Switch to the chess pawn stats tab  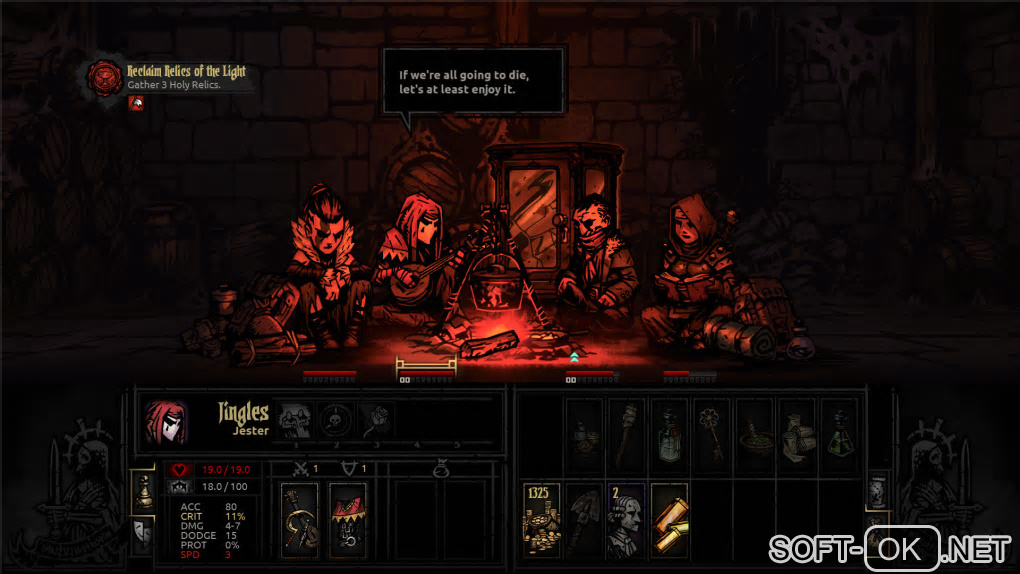[x=142, y=491]
